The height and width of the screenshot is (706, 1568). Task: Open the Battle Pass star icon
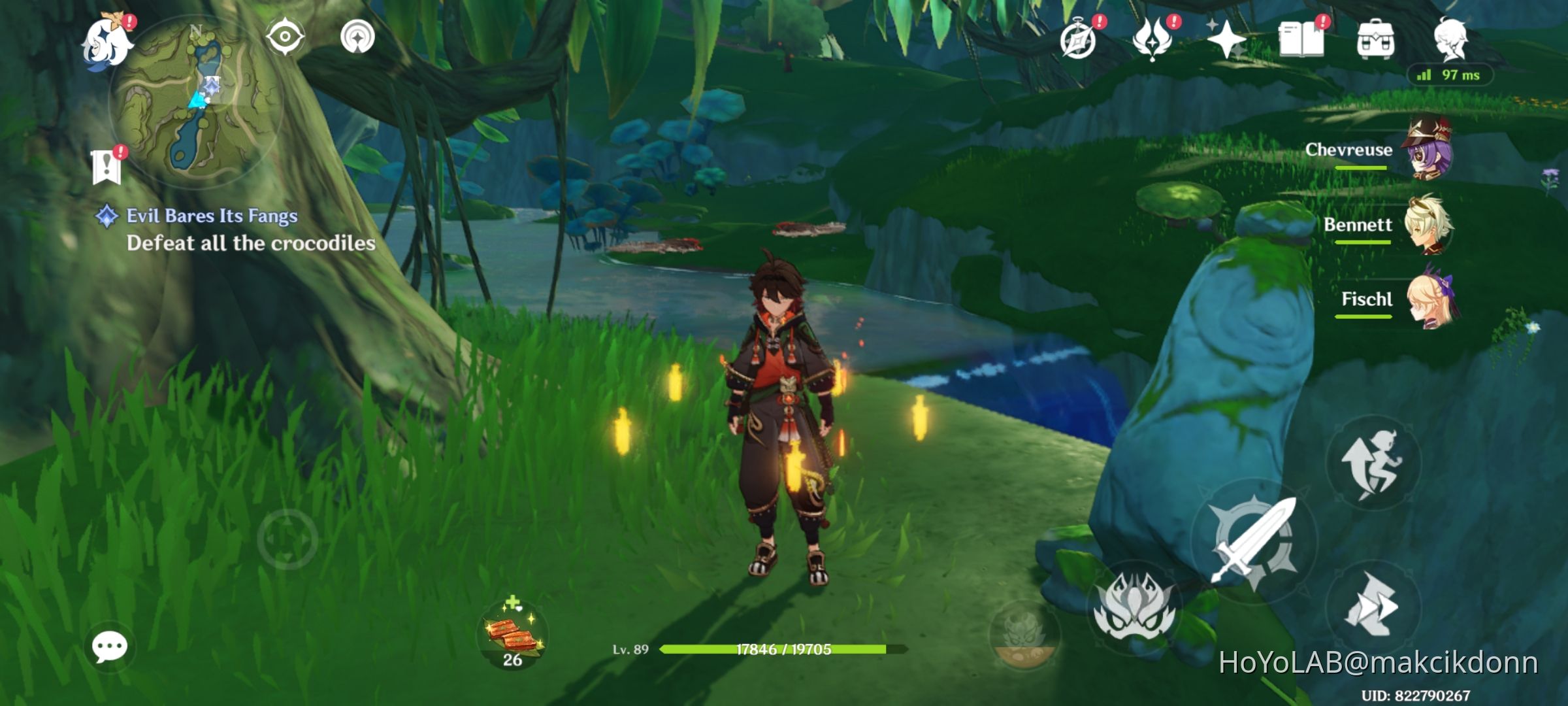point(1228,39)
